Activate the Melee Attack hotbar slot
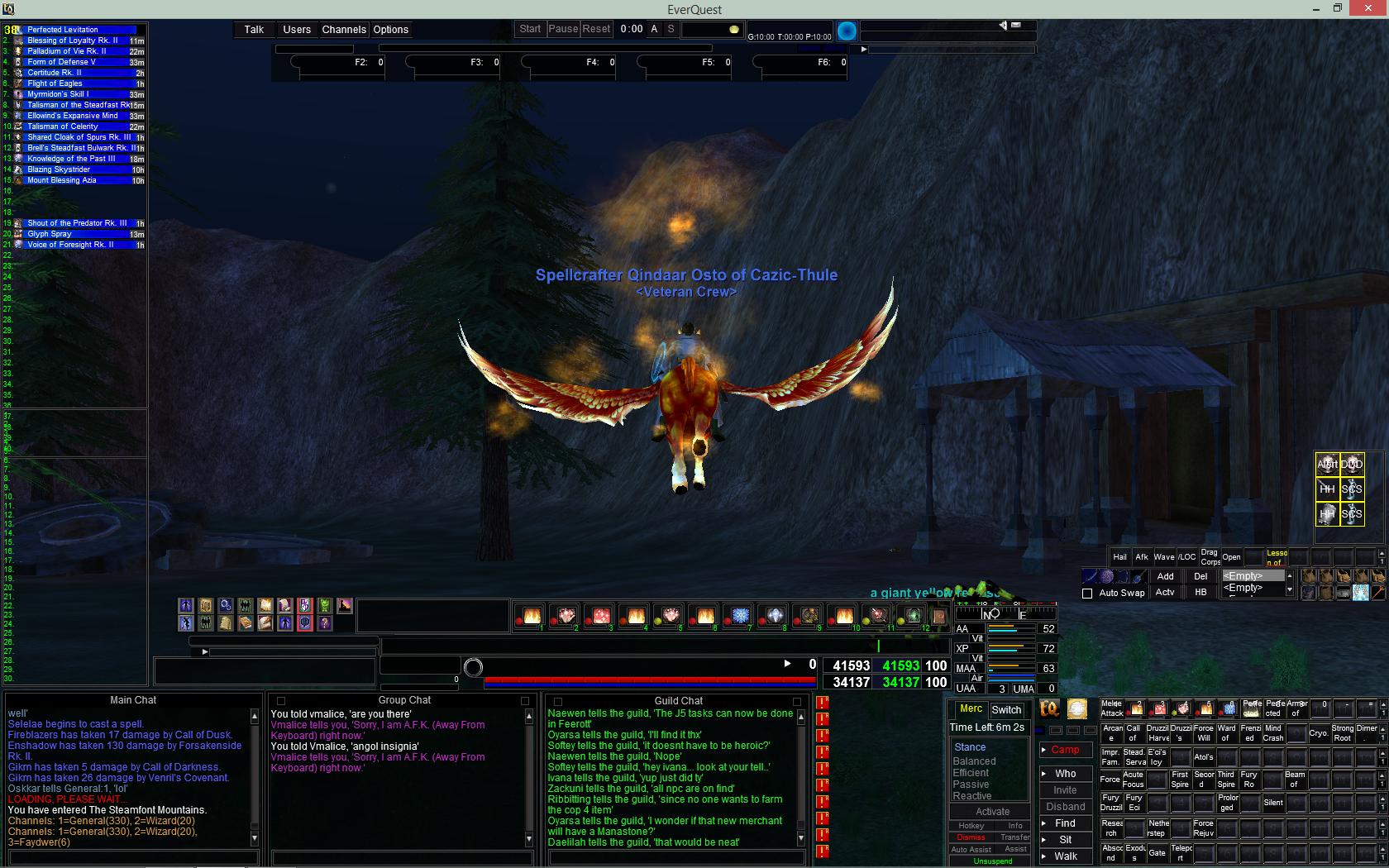This screenshot has width=1389, height=868. point(1112,708)
